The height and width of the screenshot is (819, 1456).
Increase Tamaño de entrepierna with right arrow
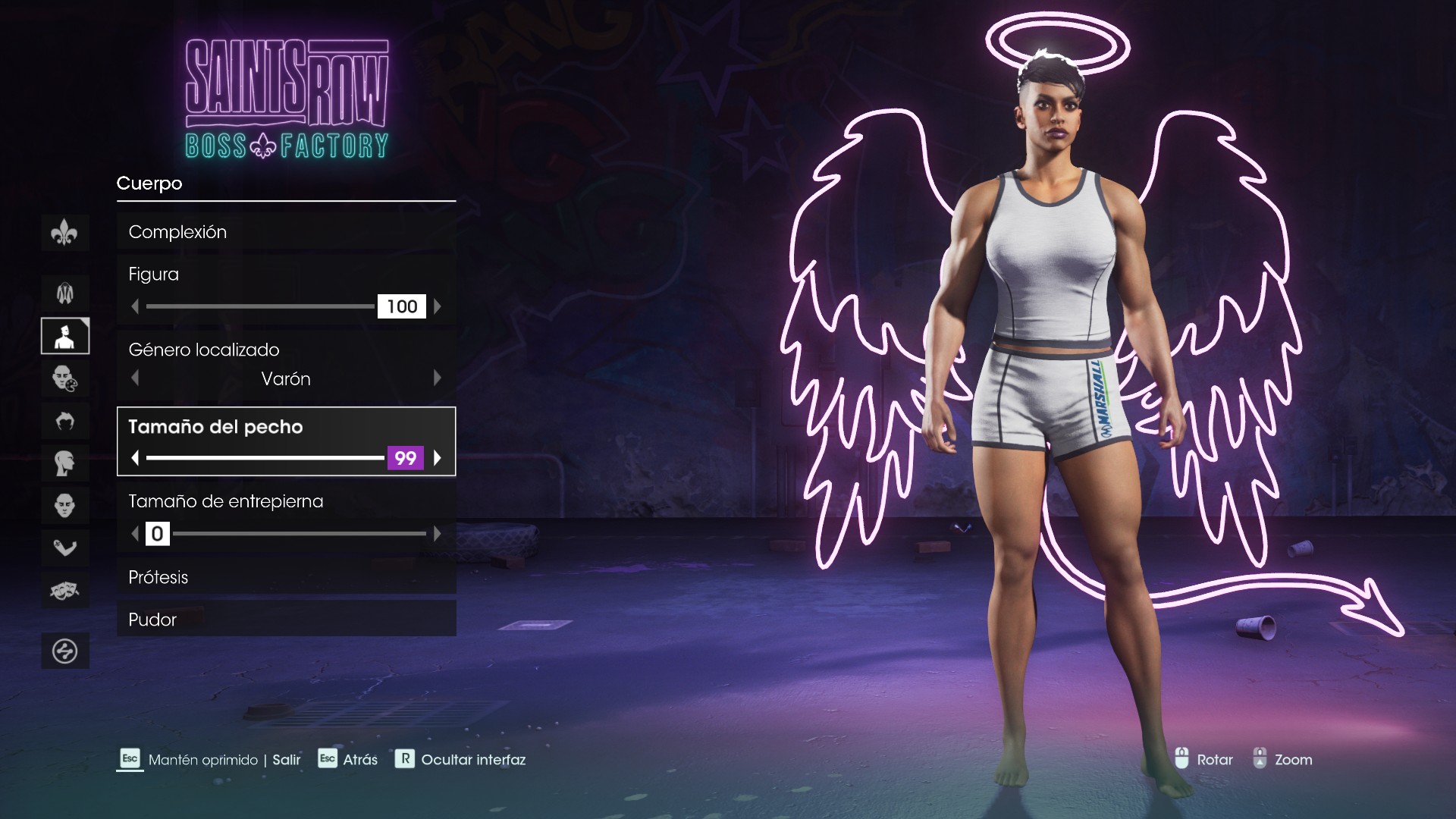[x=437, y=534]
